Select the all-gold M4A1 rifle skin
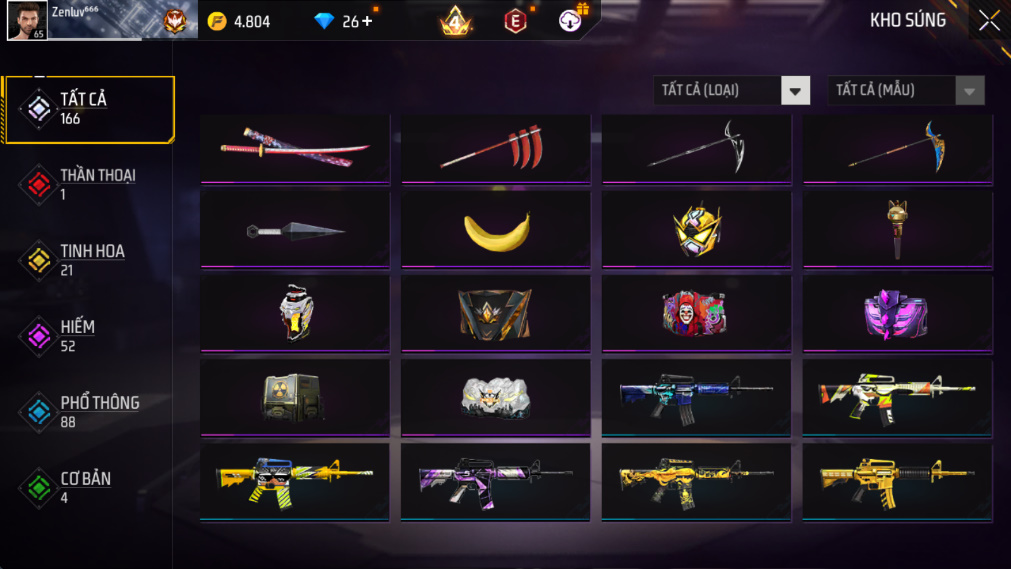The width and height of the screenshot is (1011, 569). pyautogui.click(x=897, y=483)
